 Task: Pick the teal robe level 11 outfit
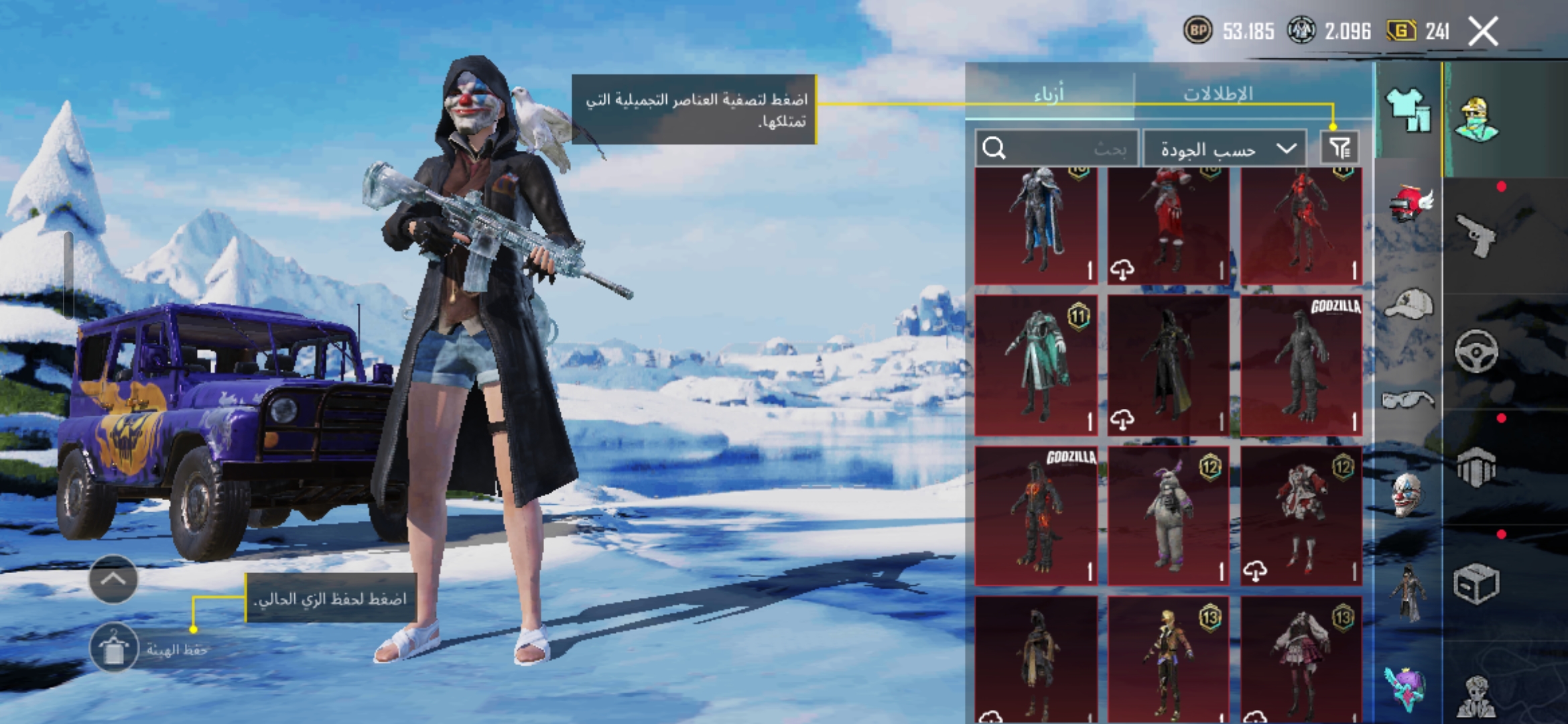coord(1036,366)
